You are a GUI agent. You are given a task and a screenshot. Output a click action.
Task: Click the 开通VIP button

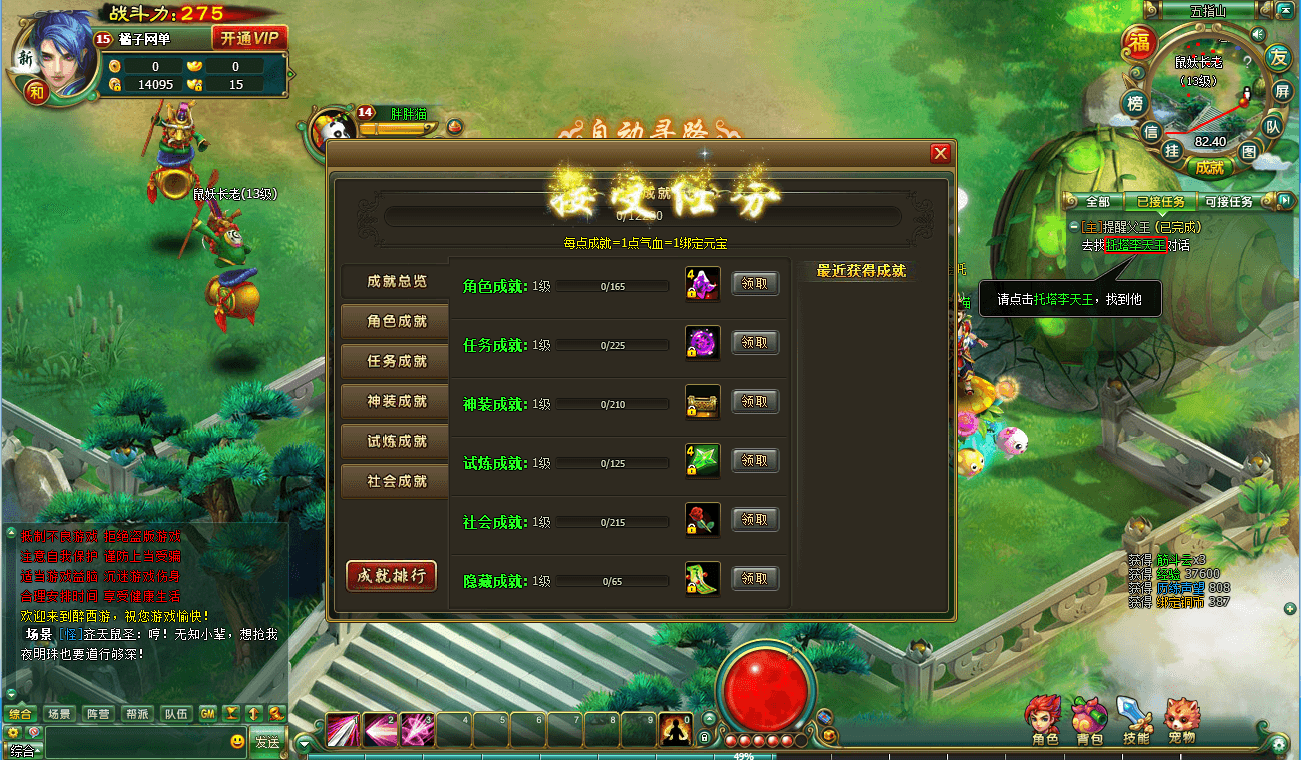250,36
